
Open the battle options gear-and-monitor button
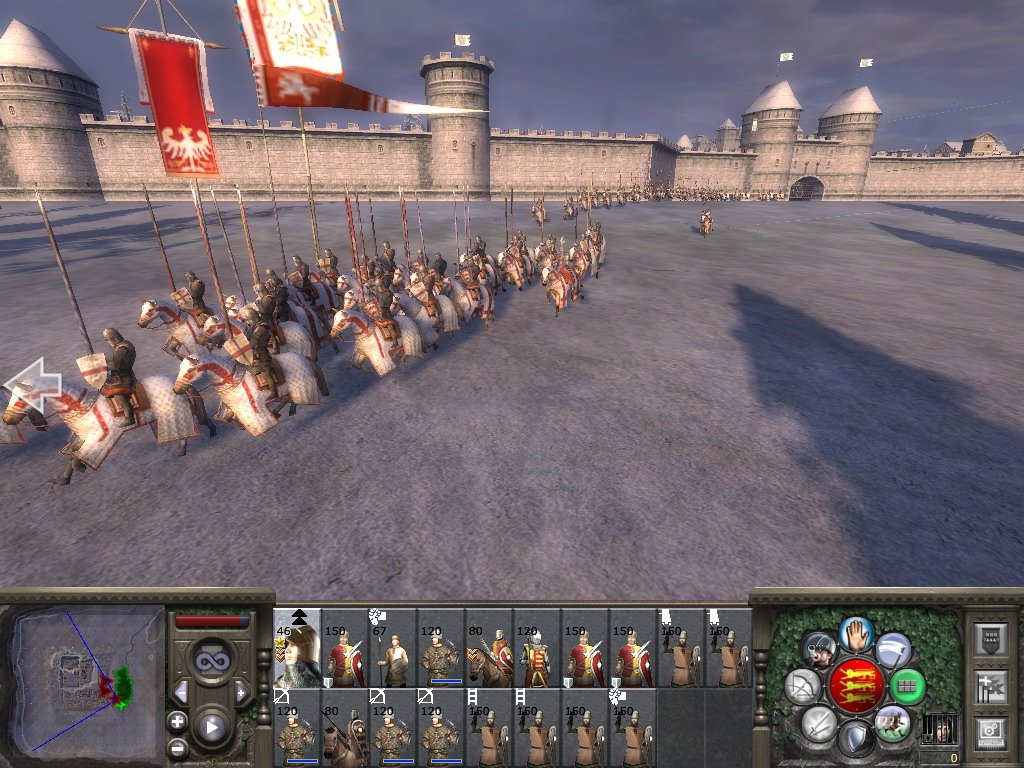pos(989,732)
